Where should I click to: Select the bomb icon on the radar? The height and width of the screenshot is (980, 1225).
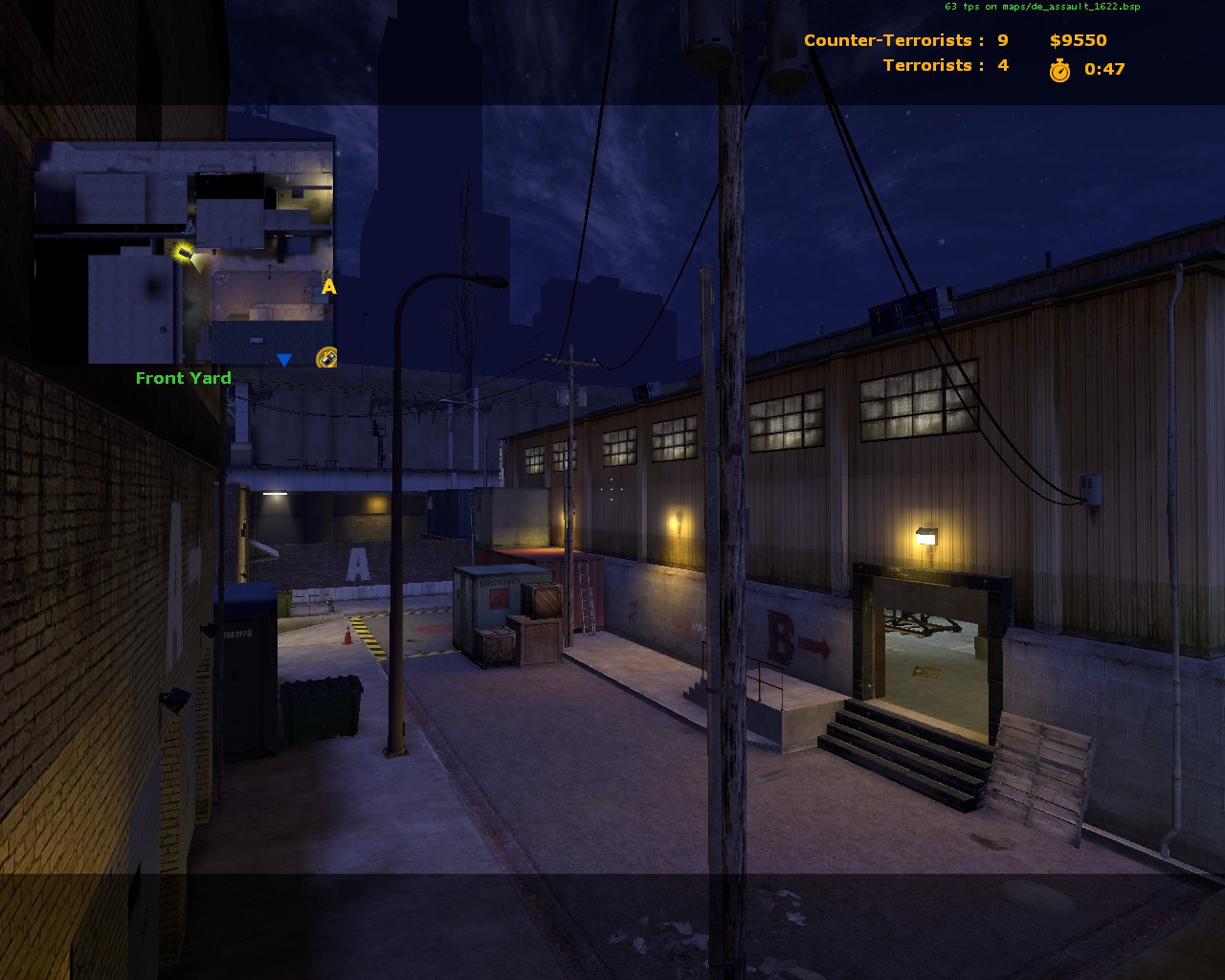[x=325, y=357]
